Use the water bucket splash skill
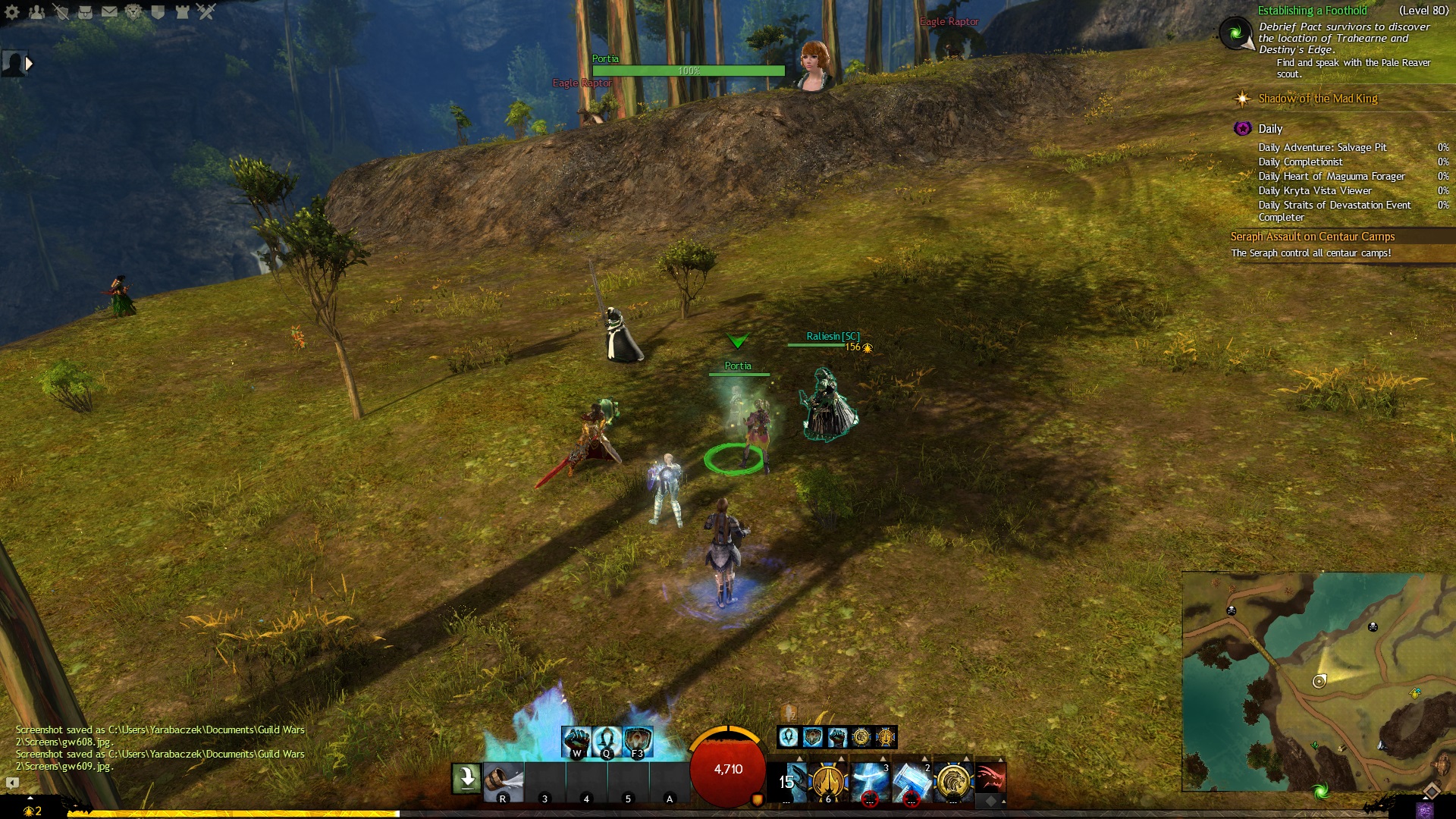Viewport: 1456px width, 819px height. click(x=504, y=782)
